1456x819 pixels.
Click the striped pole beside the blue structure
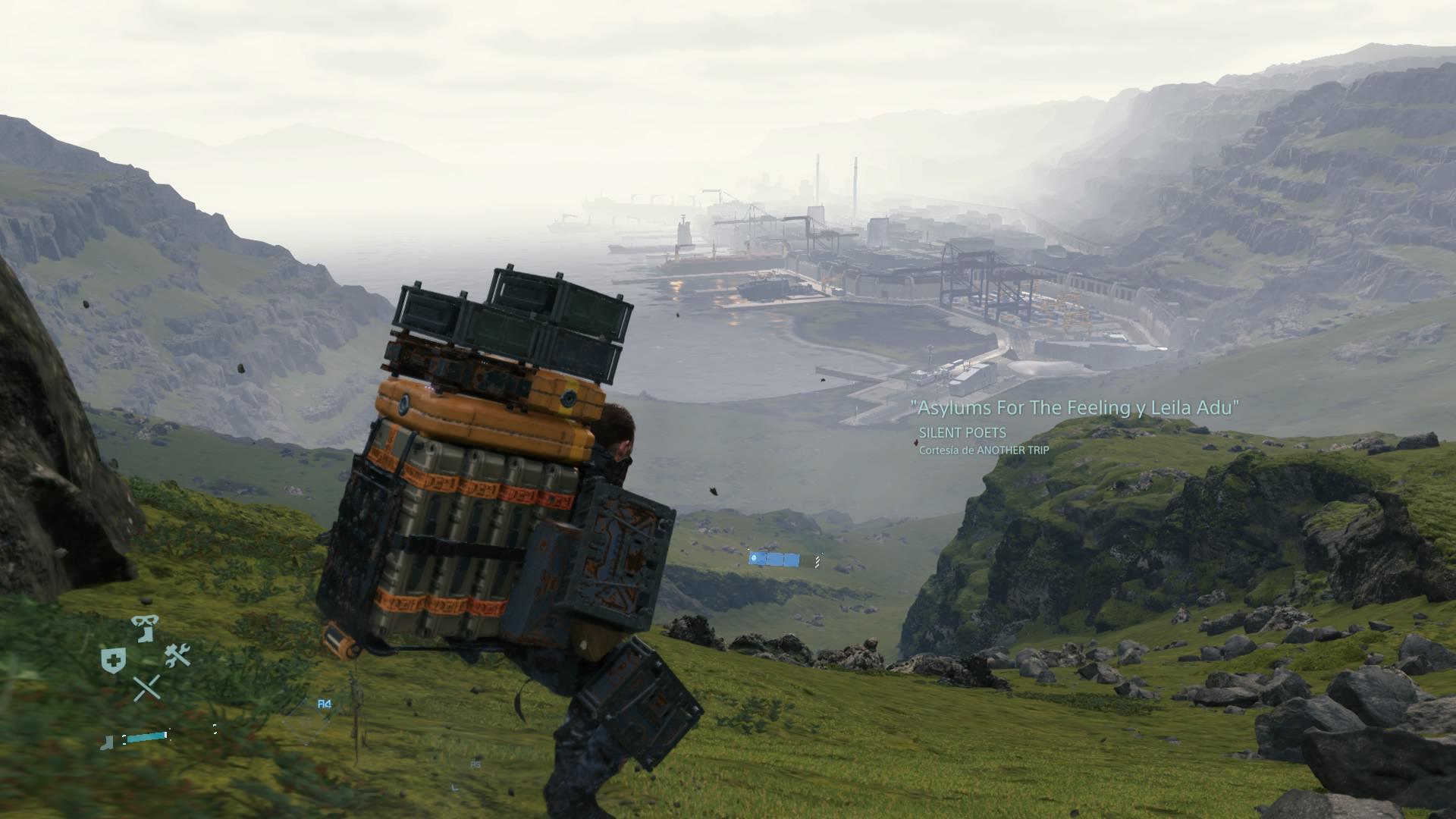pos(817,561)
